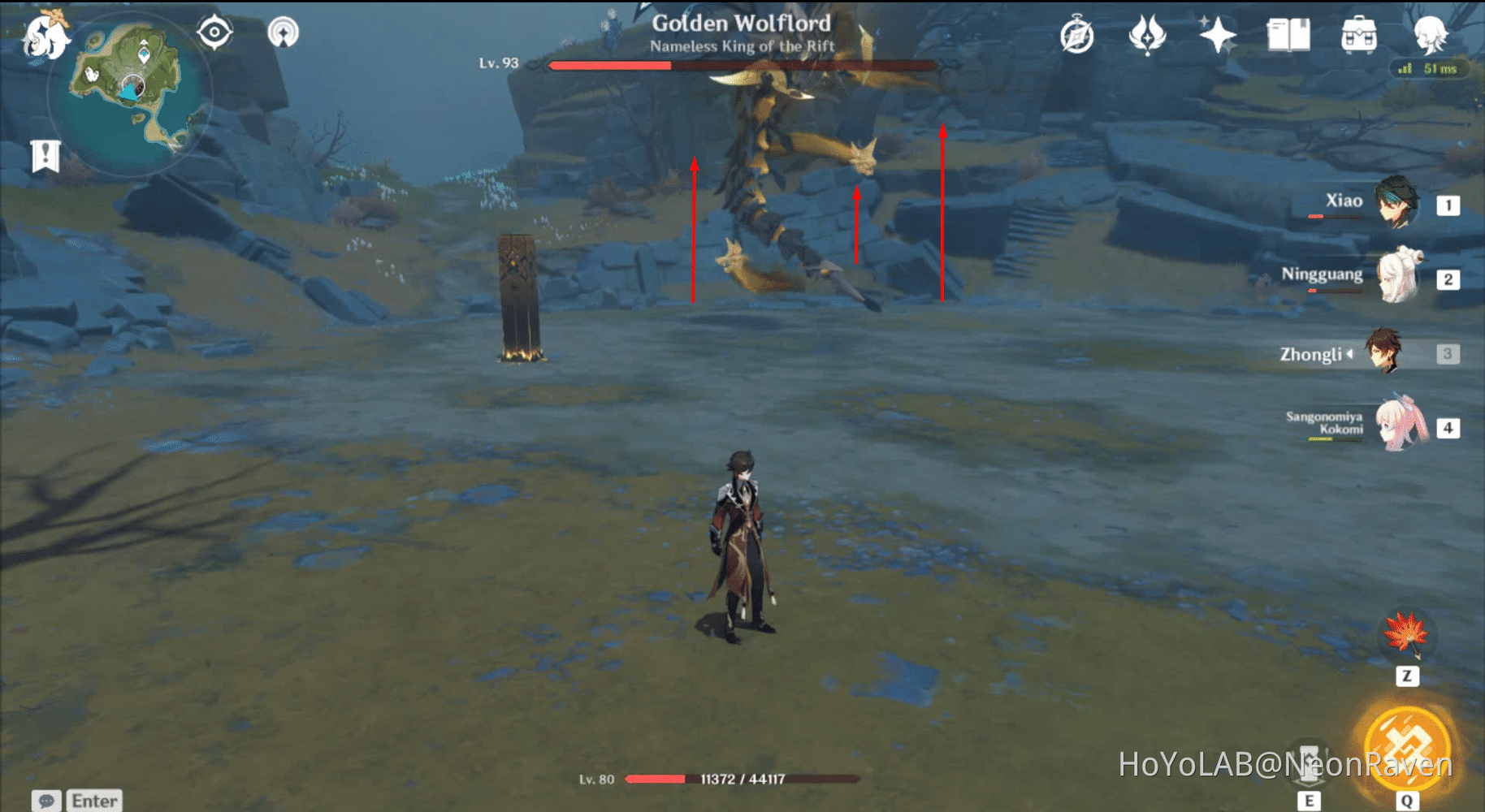Click the Golden Wolflord boss HP bar

743,65
